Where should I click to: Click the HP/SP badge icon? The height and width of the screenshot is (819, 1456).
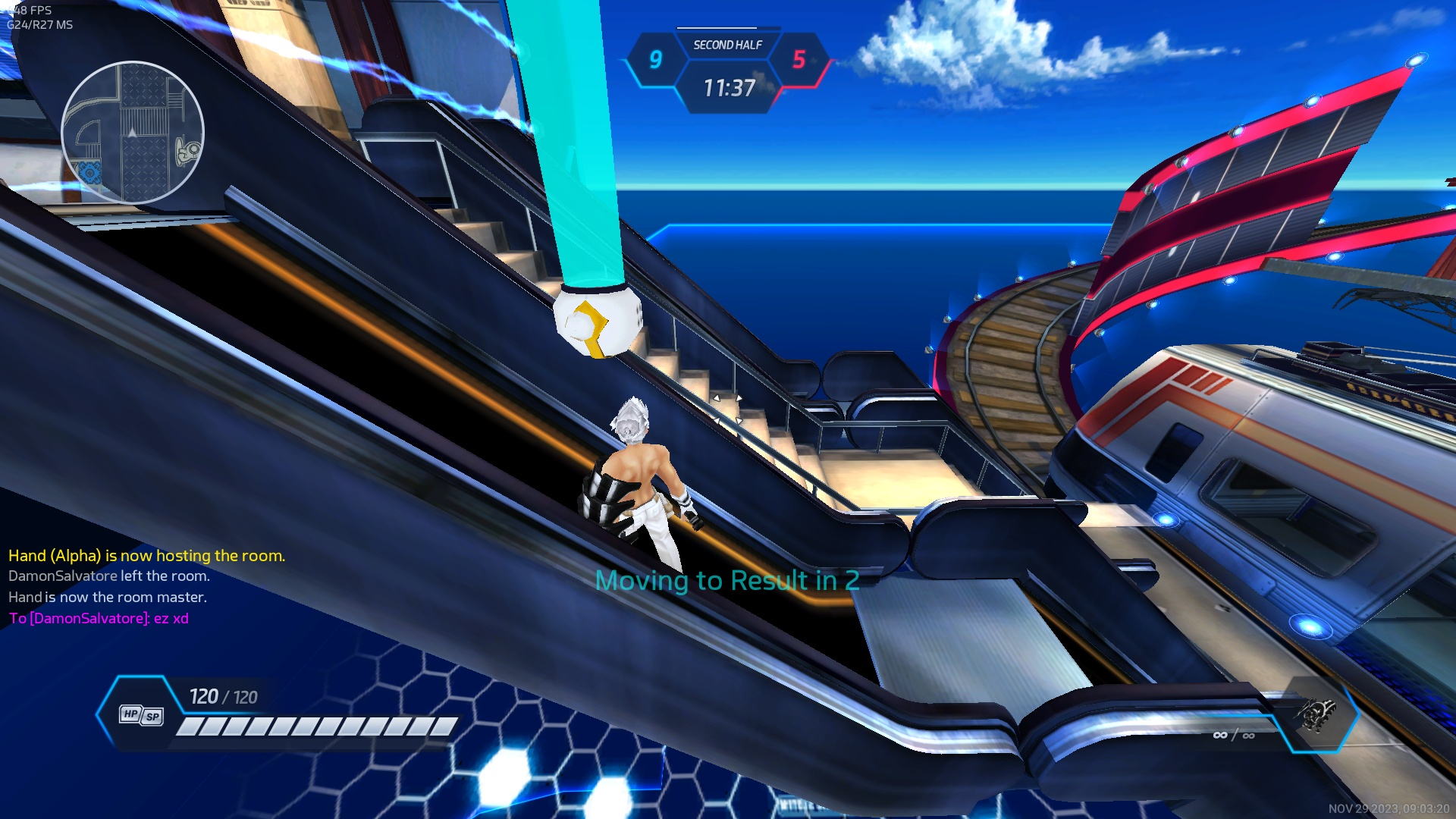pos(141,714)
